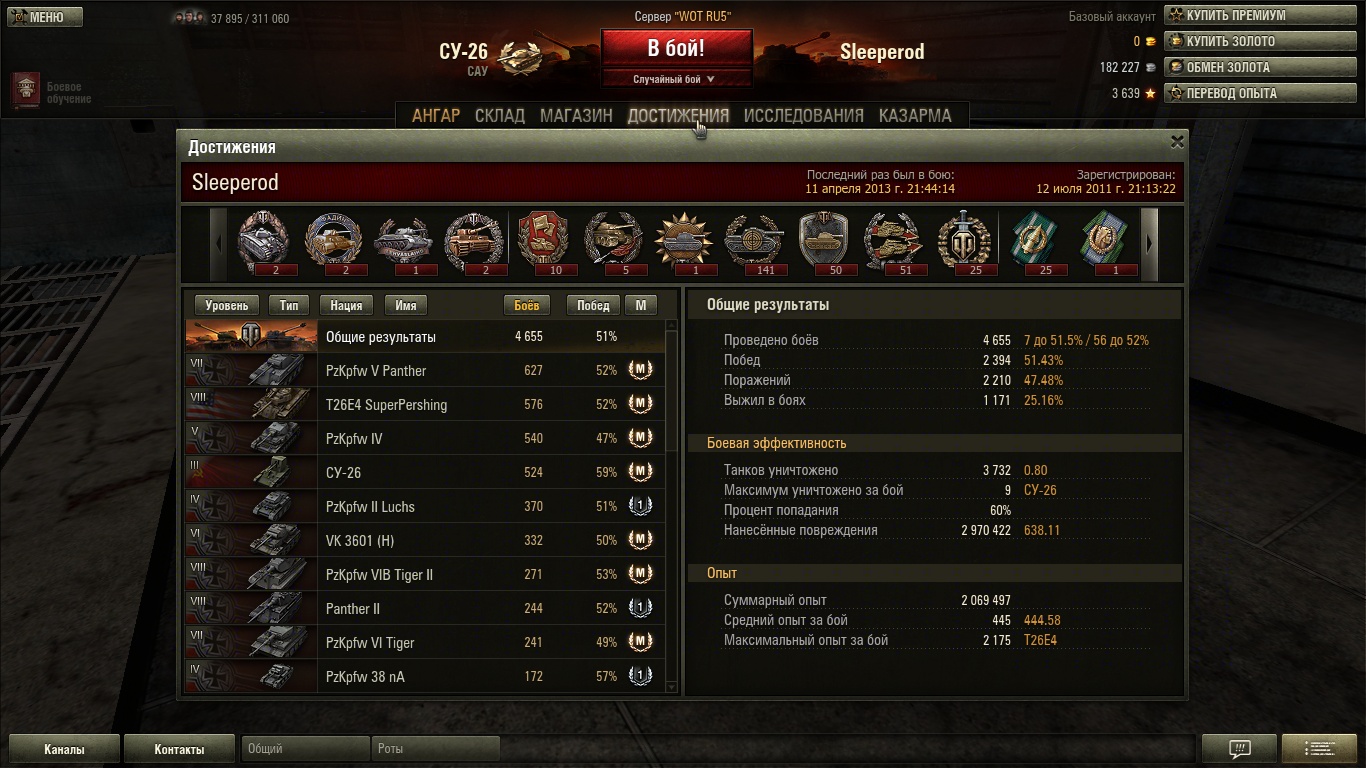Start battle with the red В бой! button
1366x768 pixels.
pos(676,48)
